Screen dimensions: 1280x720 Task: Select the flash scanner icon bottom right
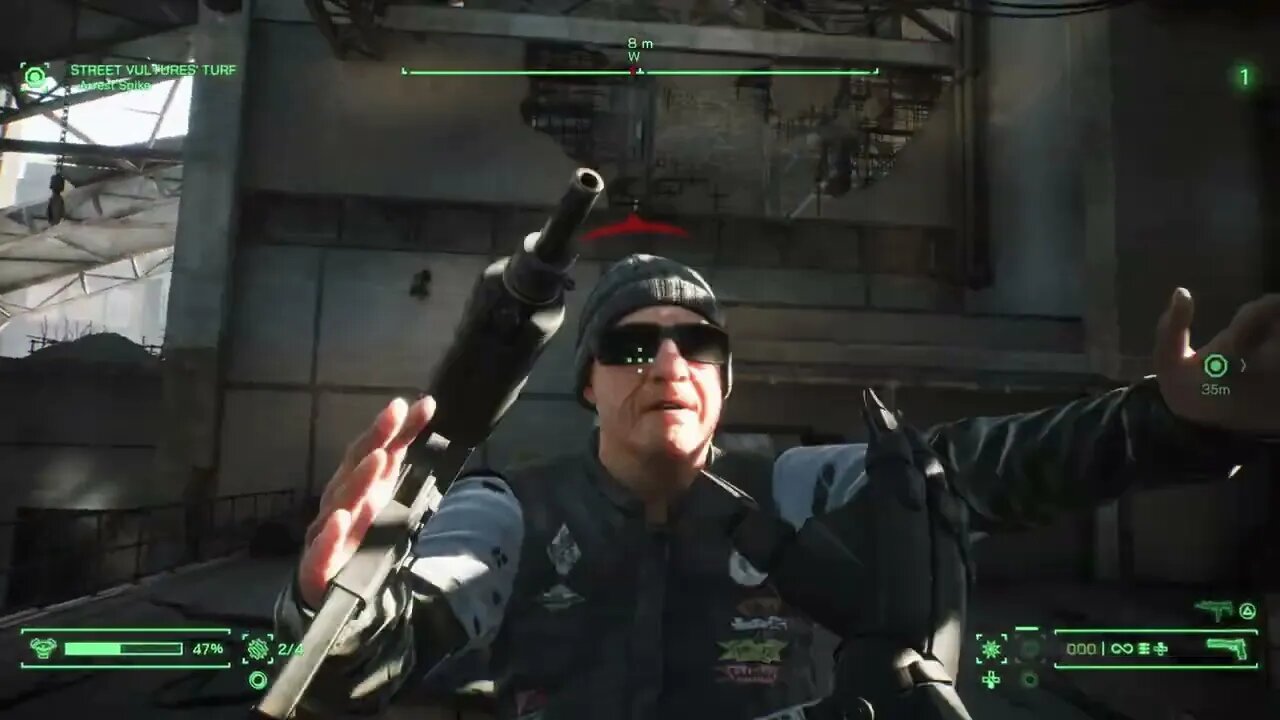tap(990, 648)
